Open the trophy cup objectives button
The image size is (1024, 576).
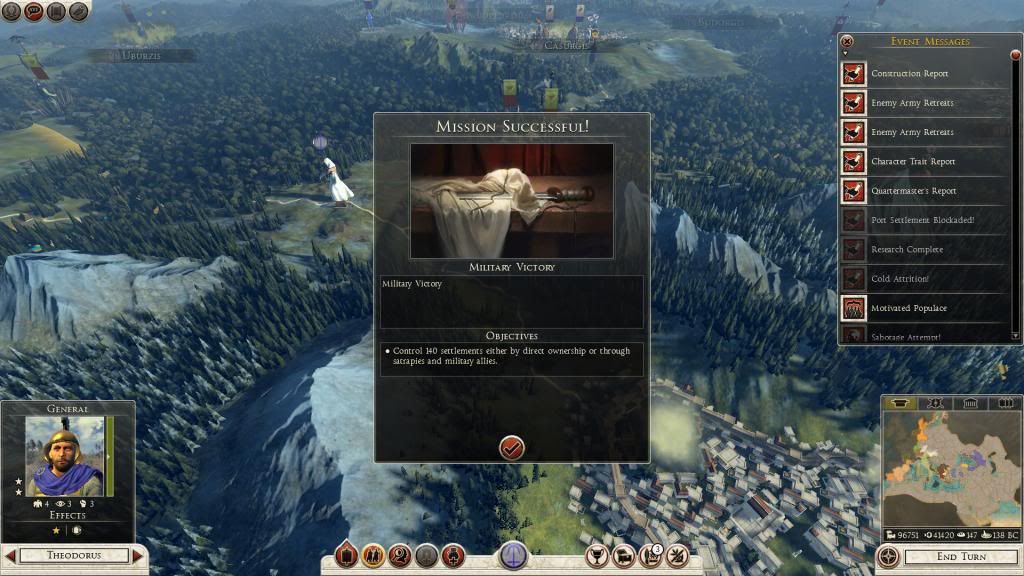point(598,556)
